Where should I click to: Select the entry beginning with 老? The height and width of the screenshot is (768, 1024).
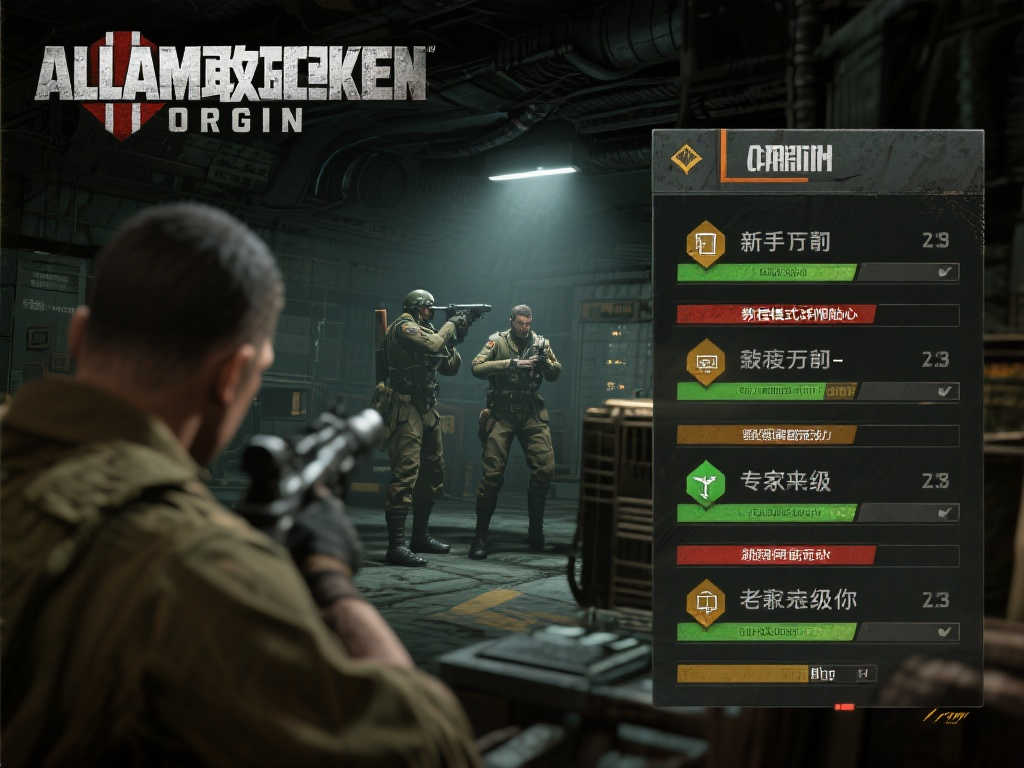click(x=797, y=600)
